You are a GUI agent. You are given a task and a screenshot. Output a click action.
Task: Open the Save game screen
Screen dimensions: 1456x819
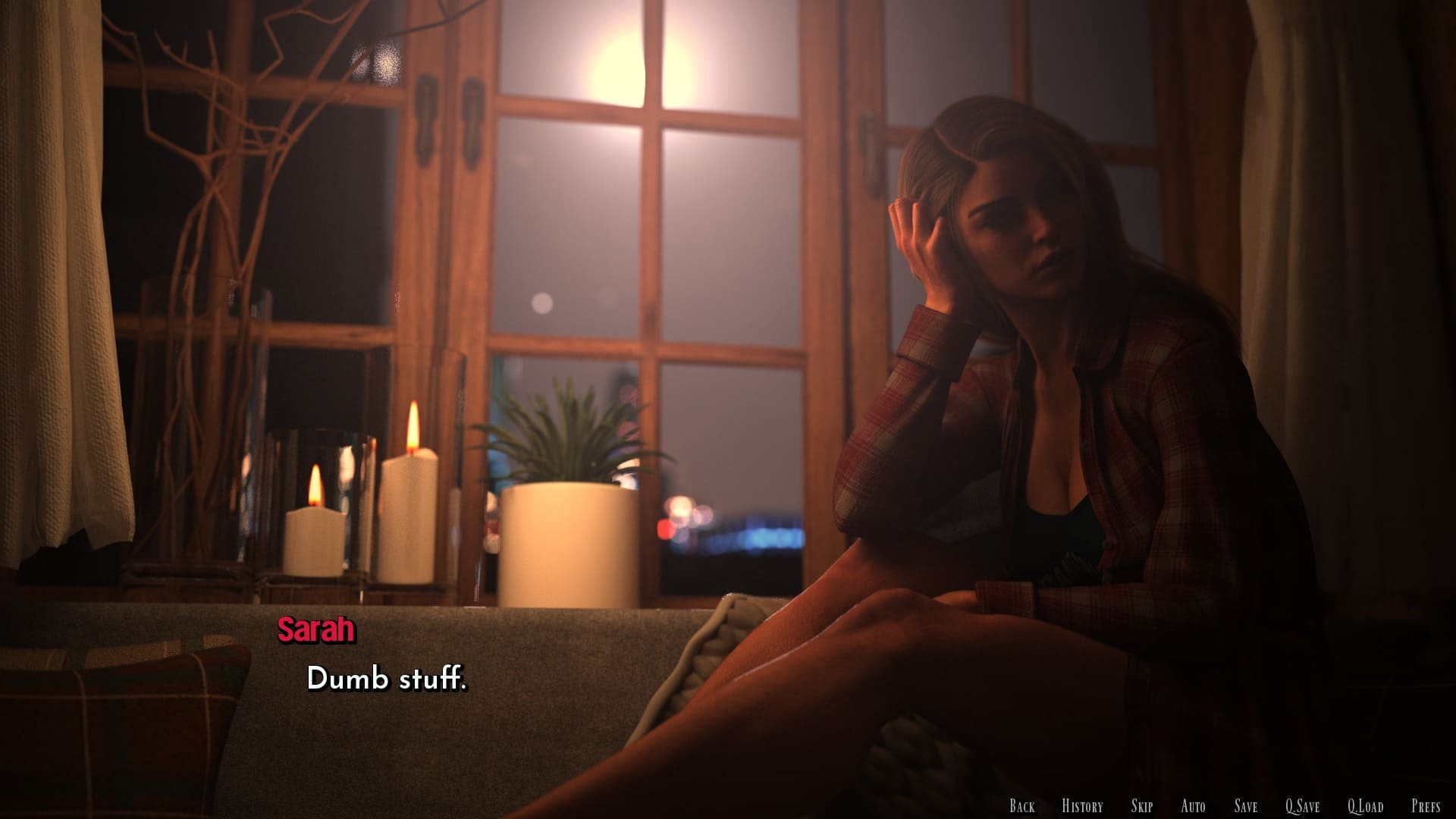click(1245, 806)
